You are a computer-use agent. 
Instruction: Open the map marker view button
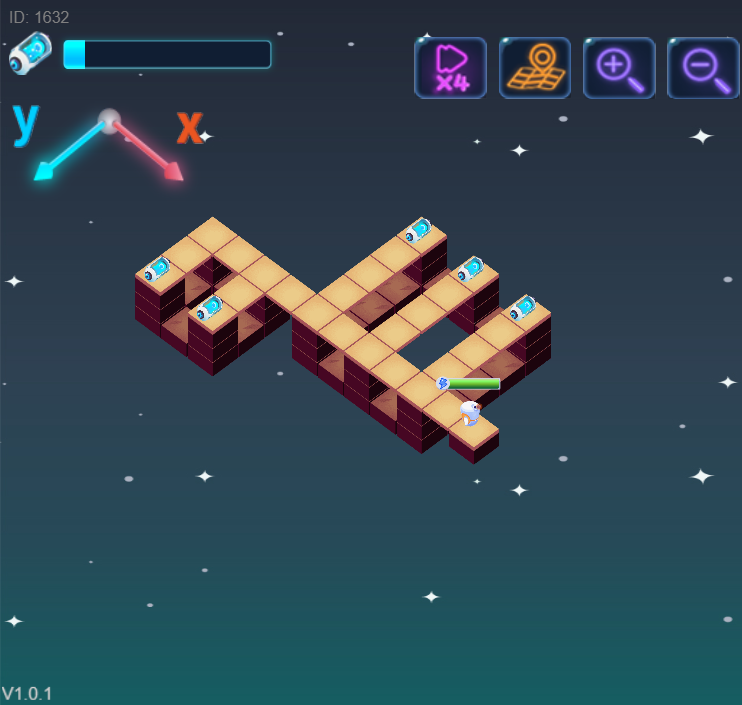[535, 68]
